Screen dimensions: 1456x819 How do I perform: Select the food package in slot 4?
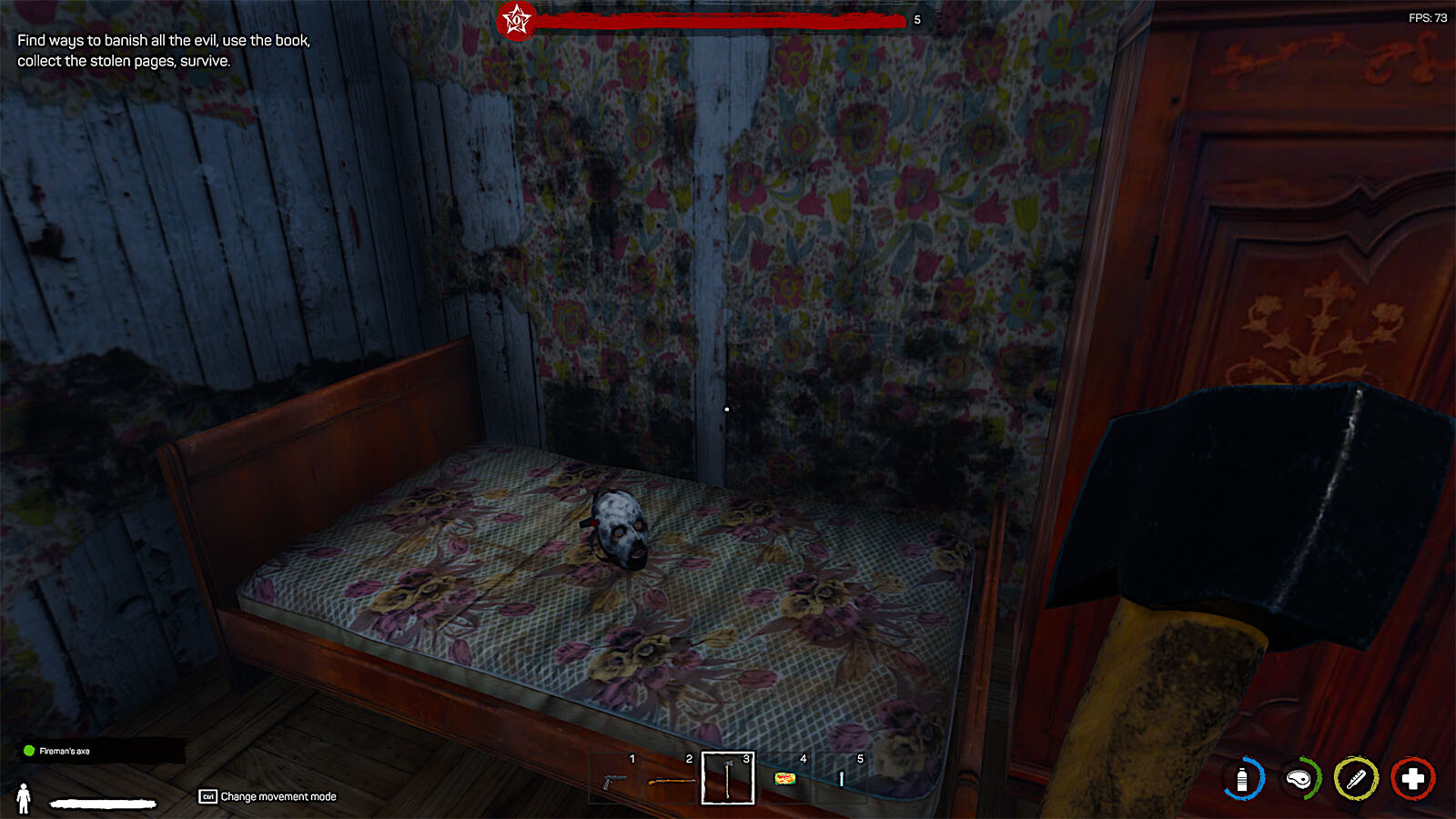coord(784,779)
